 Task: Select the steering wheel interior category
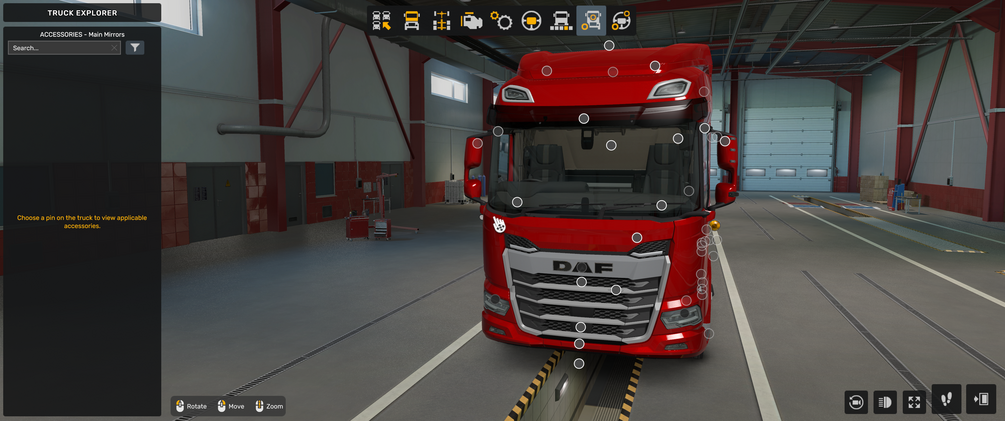pyautogui.click(x=531, y=21)
